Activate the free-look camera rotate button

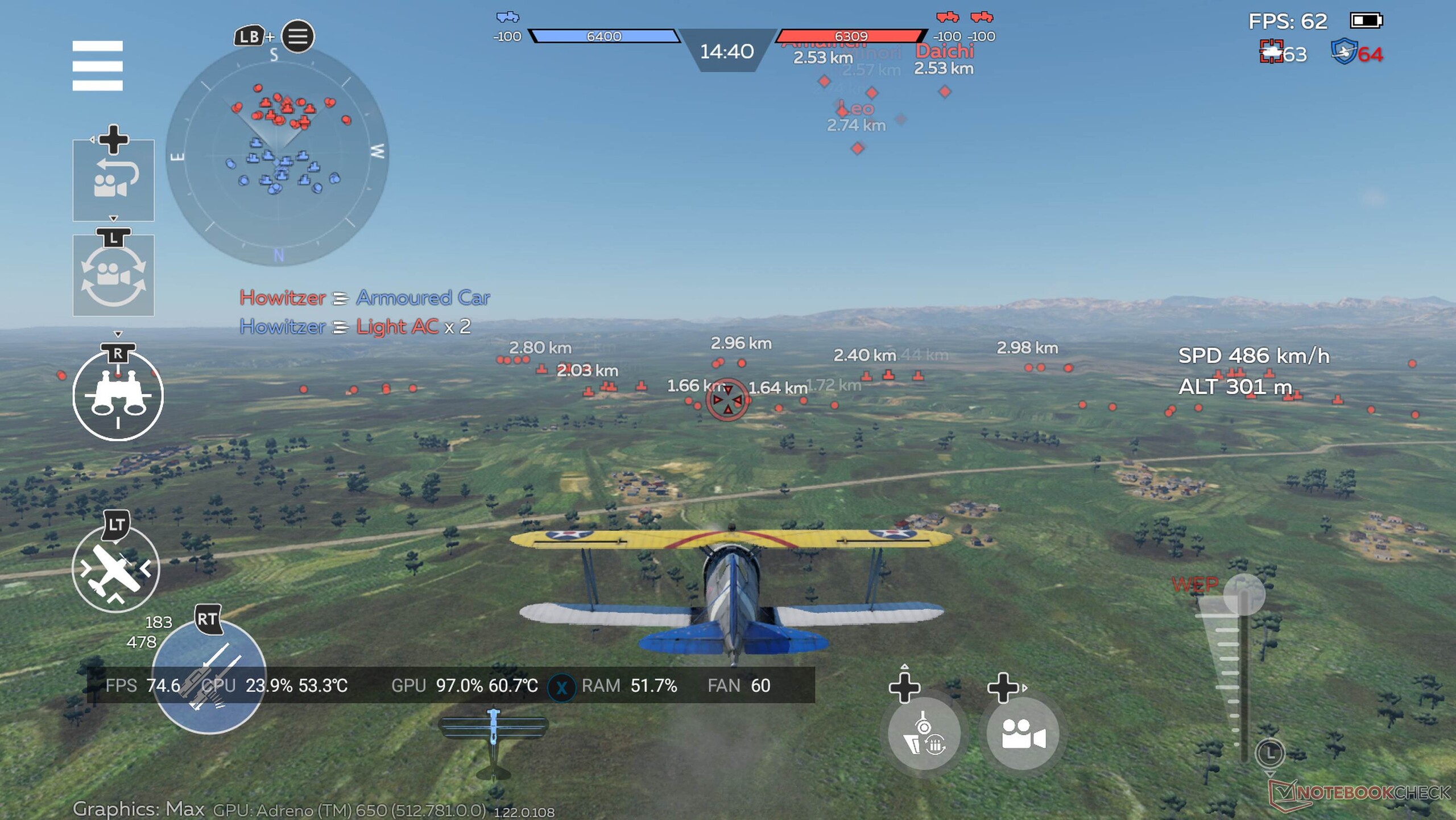click(x=113, y=276)
